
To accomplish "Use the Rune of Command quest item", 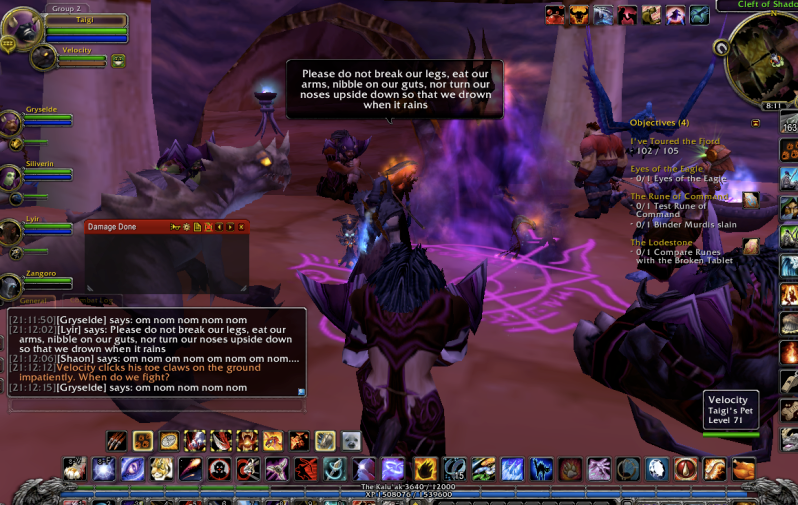I will [x=750, y=200].
